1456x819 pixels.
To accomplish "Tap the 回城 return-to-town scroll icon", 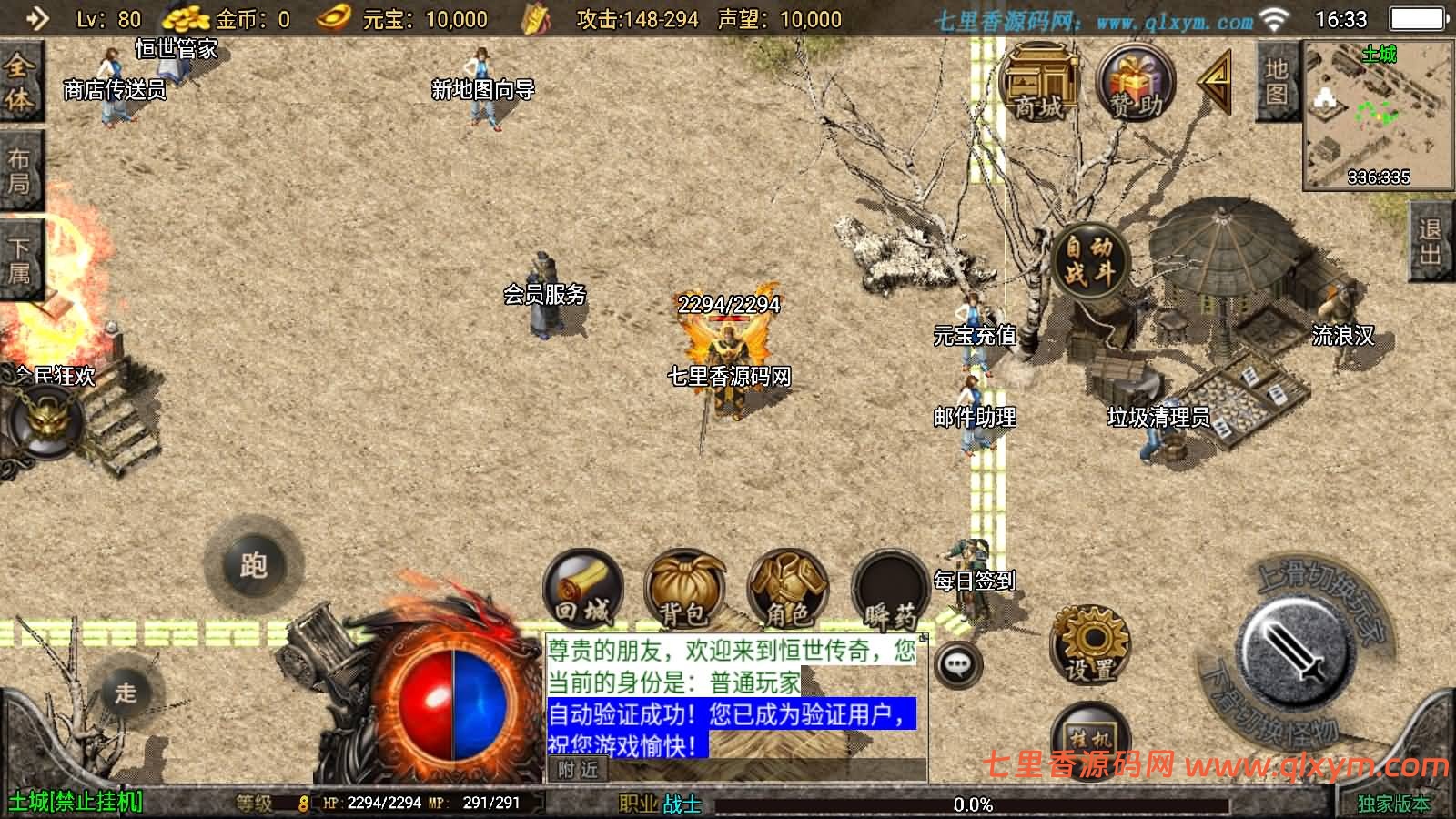I will pos(584,590).
